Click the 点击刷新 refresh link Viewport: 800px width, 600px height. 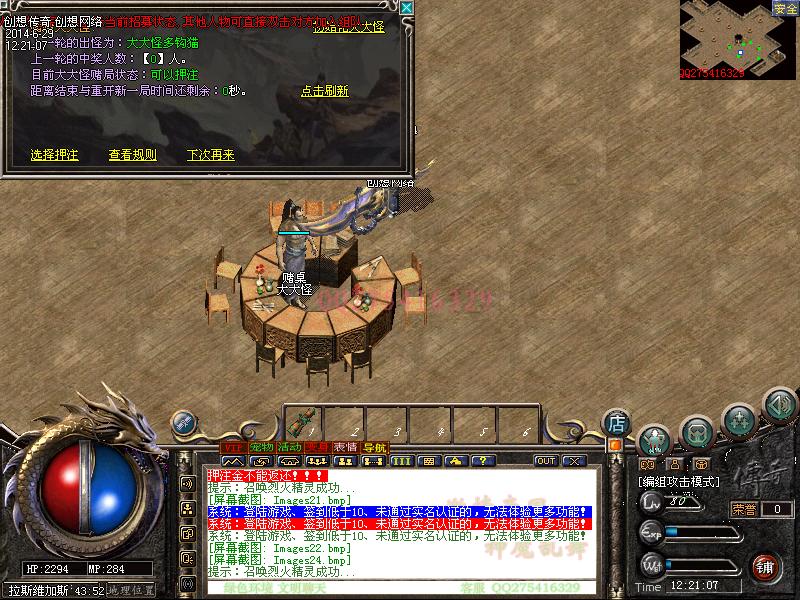(325, 91)
